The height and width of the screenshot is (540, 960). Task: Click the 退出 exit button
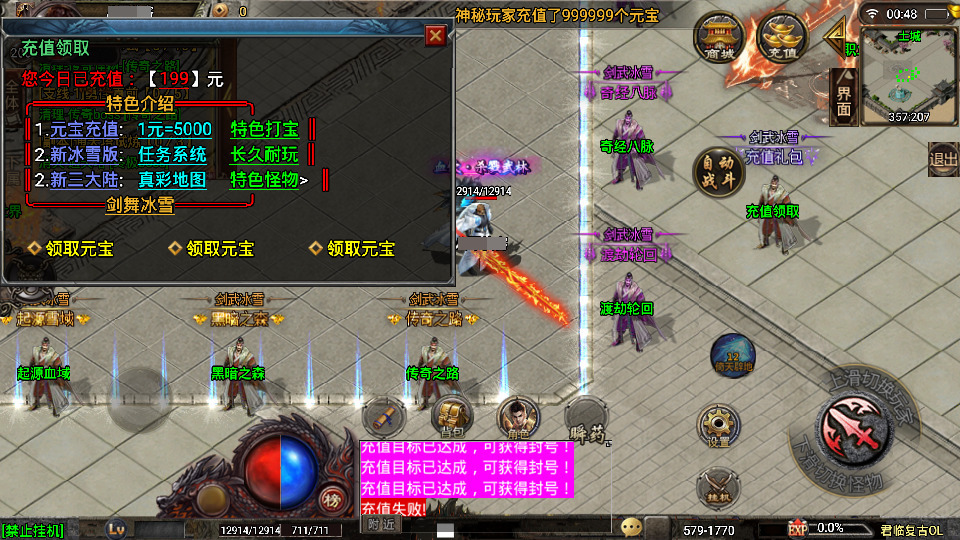[x=943, y=158]
